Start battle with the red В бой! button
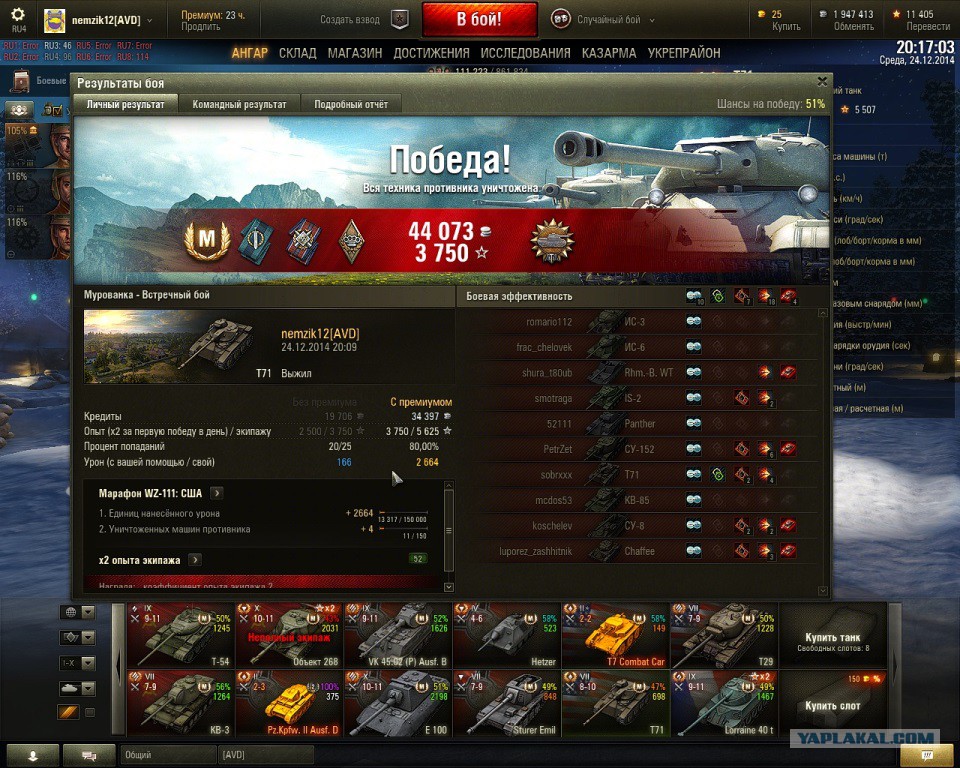This screenshot has height=768, width=960. 479,19
